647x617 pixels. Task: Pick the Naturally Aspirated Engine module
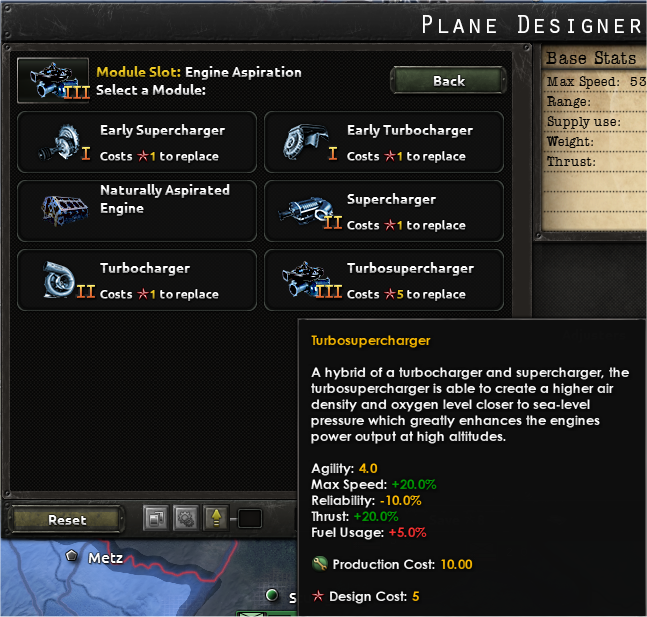point(137,211)
